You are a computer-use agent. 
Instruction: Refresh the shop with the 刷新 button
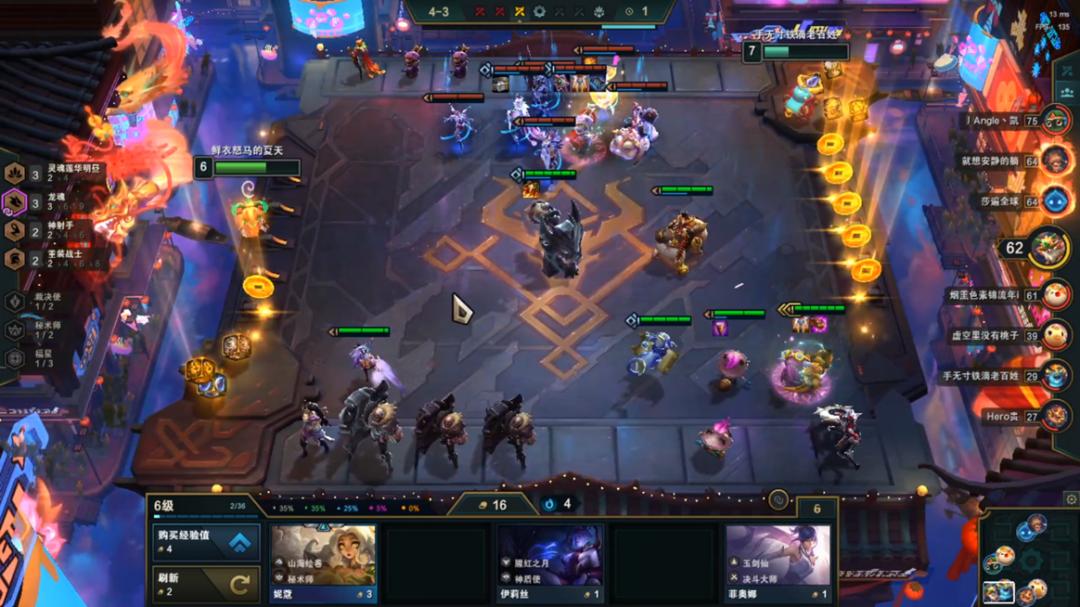click(204, 583)
